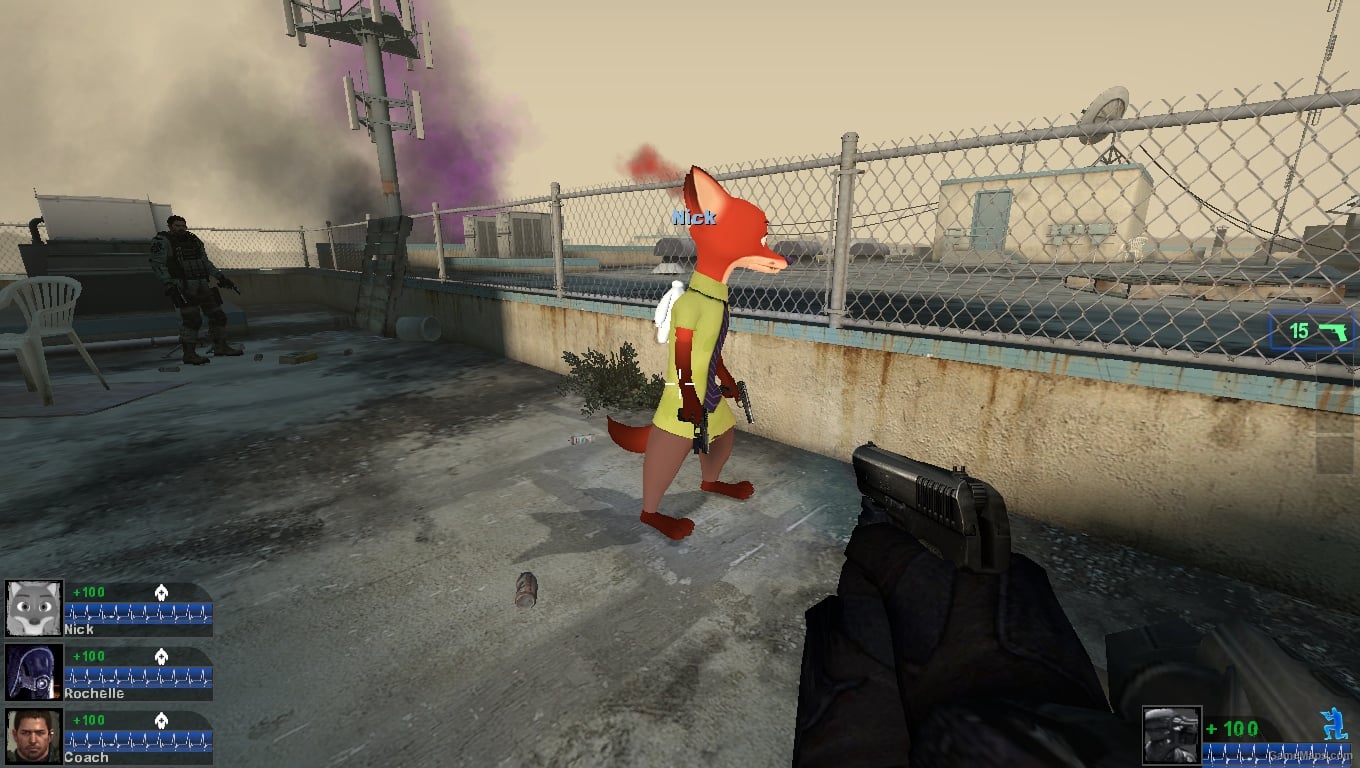Click the crosshair at screen center
This screenshot has width=1360, height=768.
click(680, 384)
